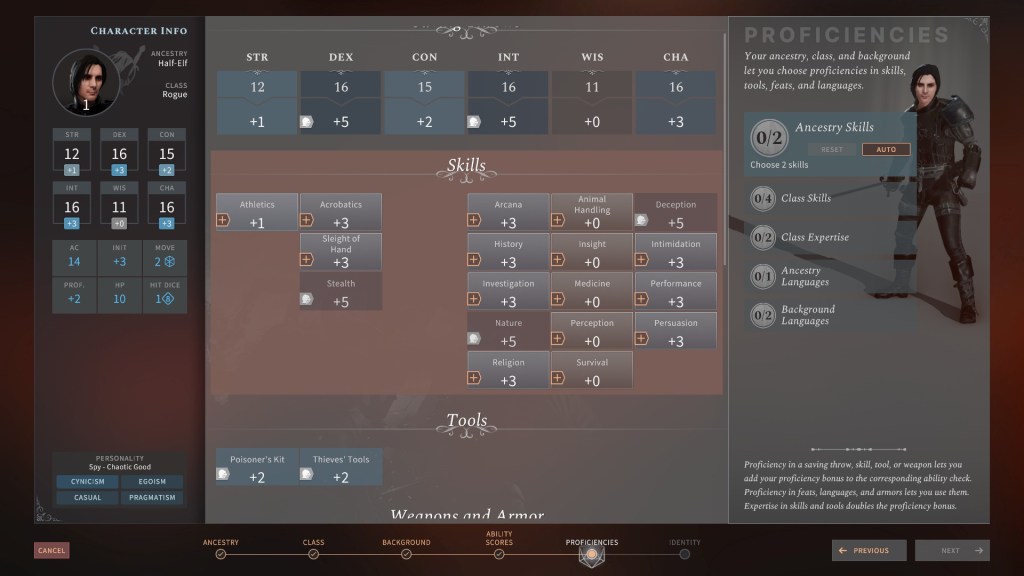Auto-assign ancestry skills
The height and width of the screenshot is (576, 1024).
[886, 149]
